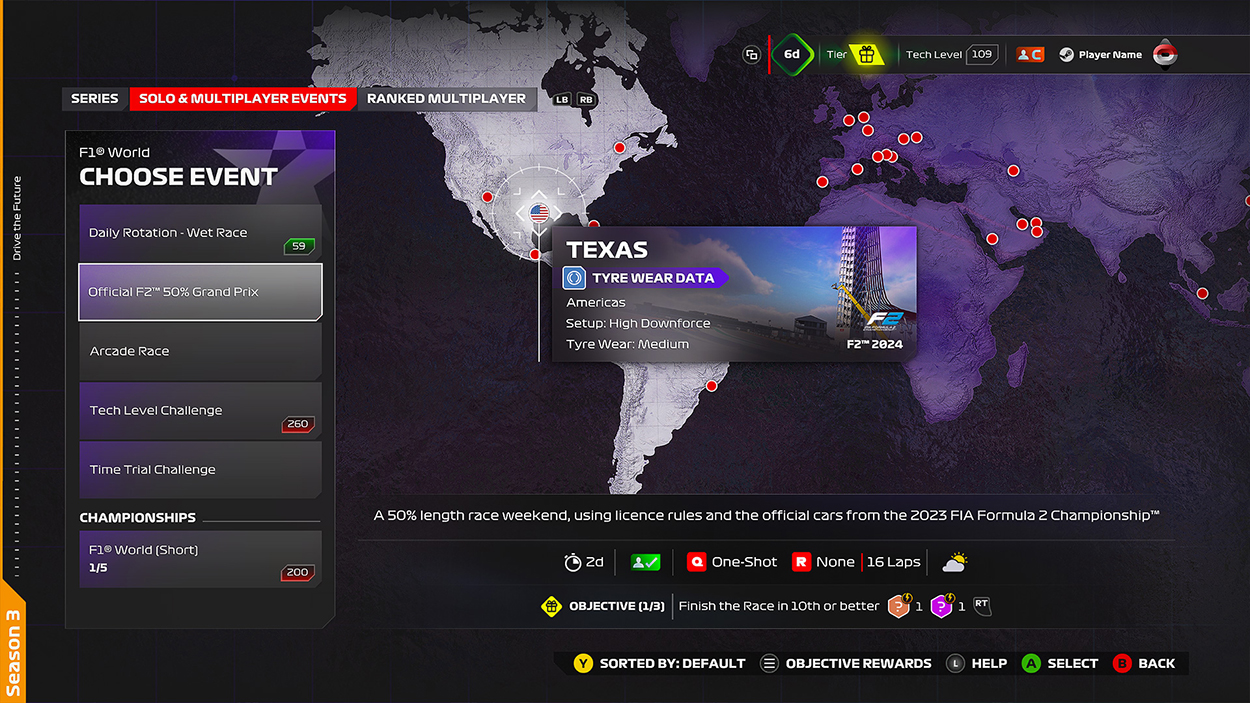Open the F1 World (Short) championship
The height and width of the screenshot is (703, 1250).
coord(200,559)
